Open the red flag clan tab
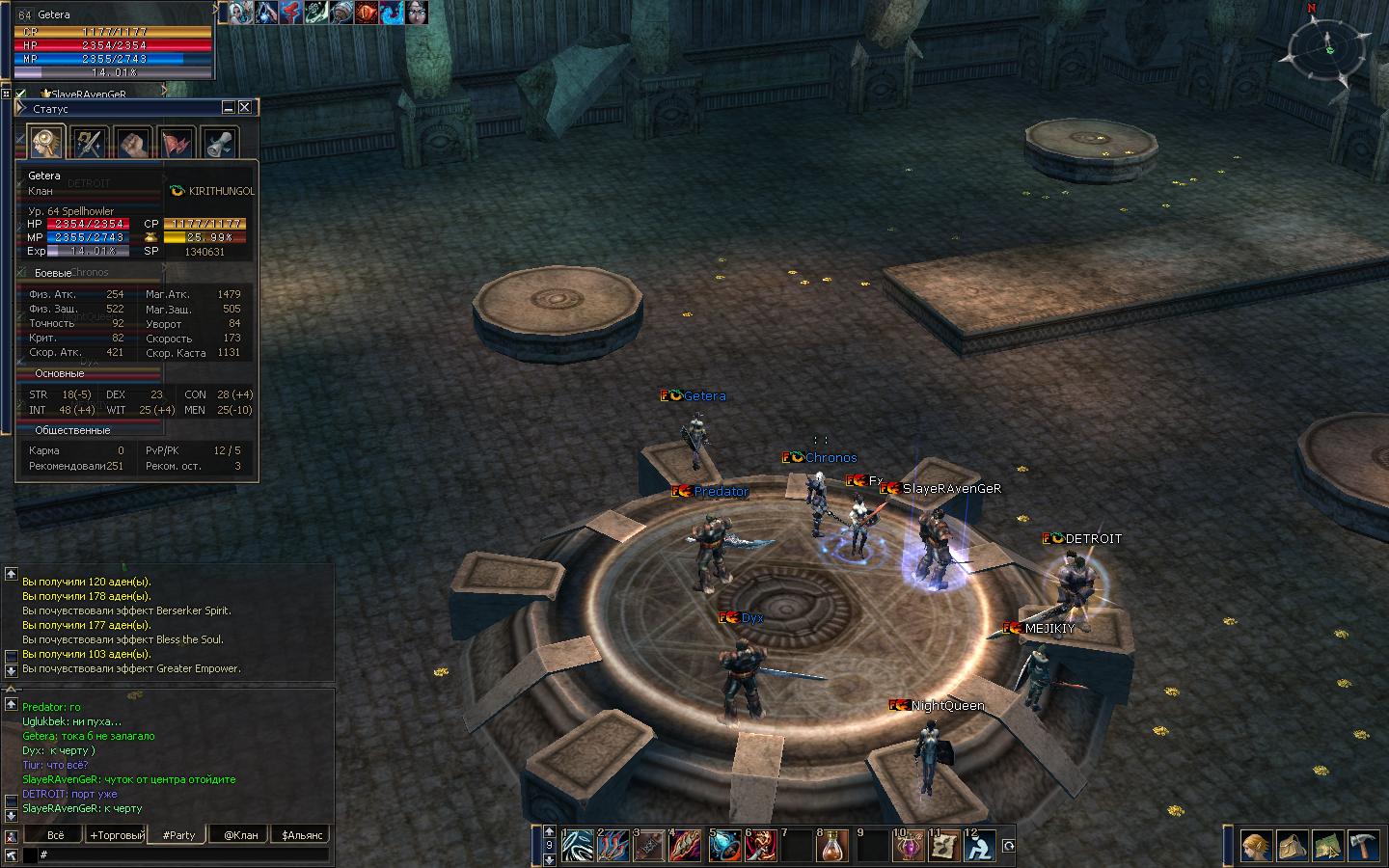The height and width of the screenshot is (868, 1389). 177,144
